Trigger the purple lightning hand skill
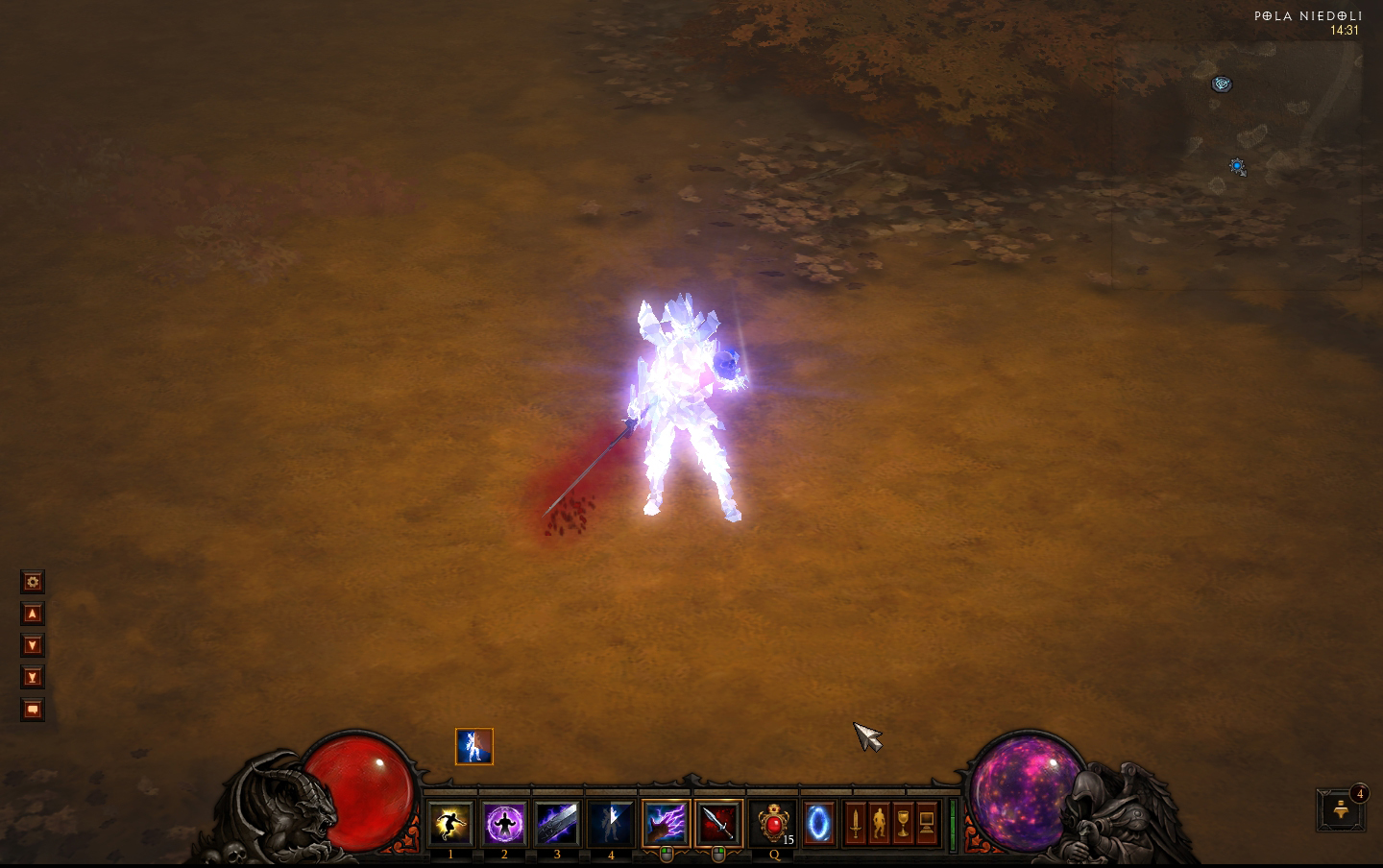This screenshot has height=868, width=1383. tap(666, 823)
